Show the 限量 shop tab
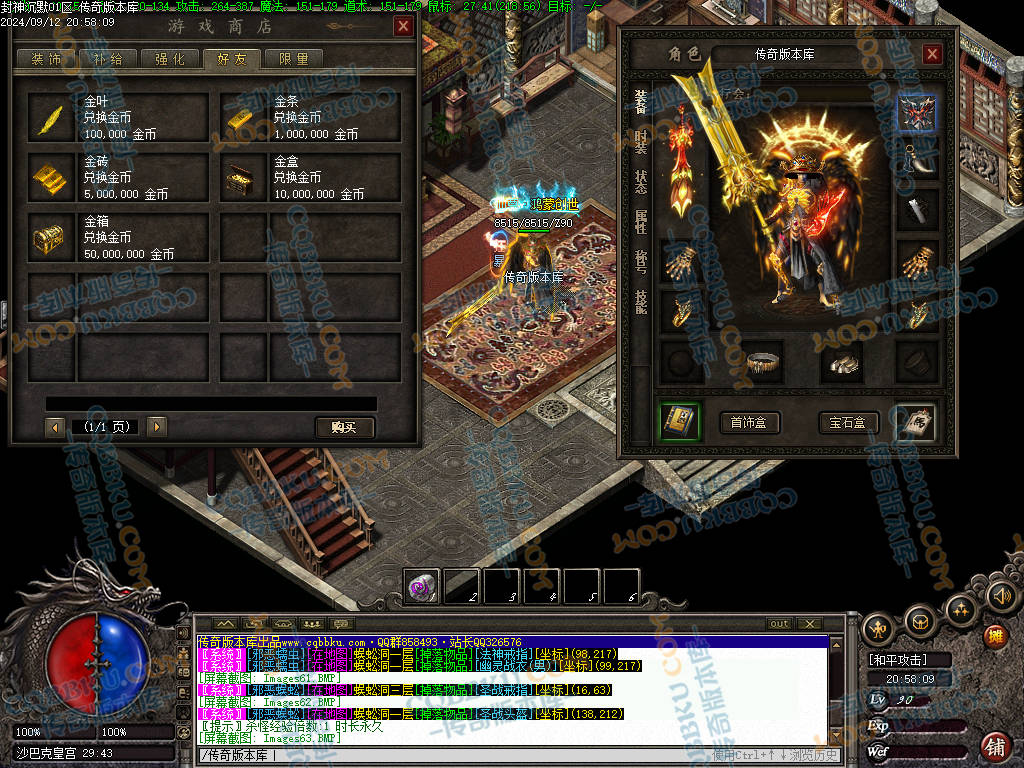This screenshot has height=768, width=1024. click(293, 59)
